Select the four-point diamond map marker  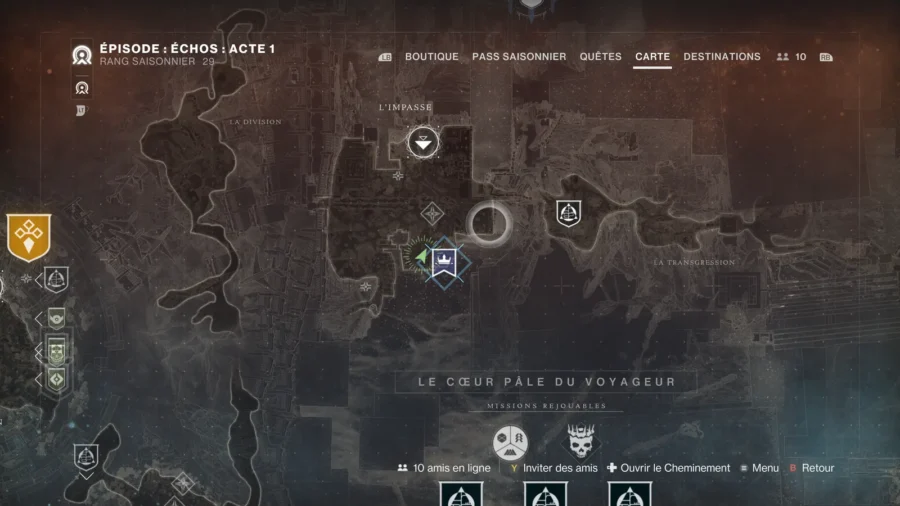[x=432, y=213]
